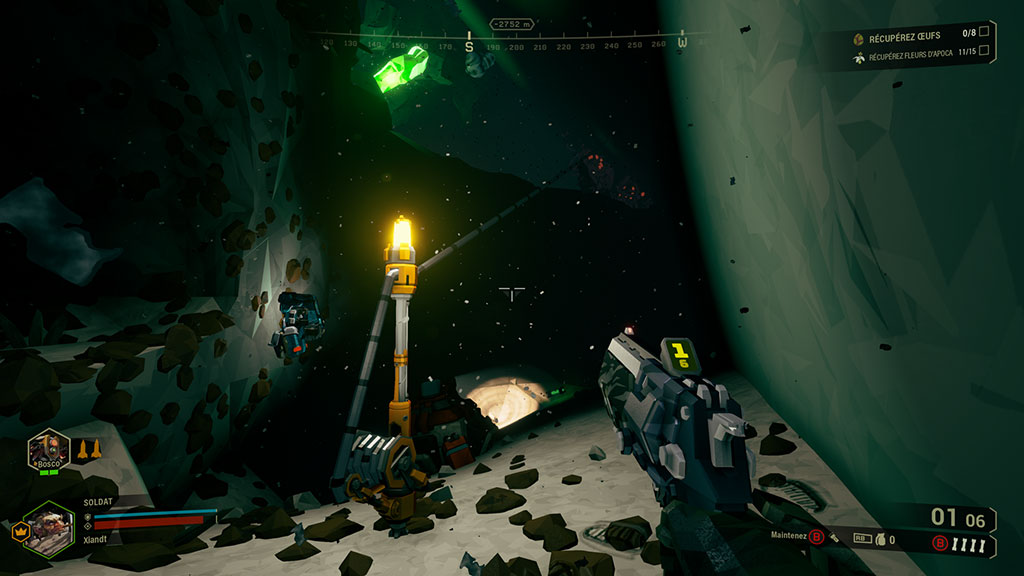Tick the eggs objective checkbox

click(984, 34)
